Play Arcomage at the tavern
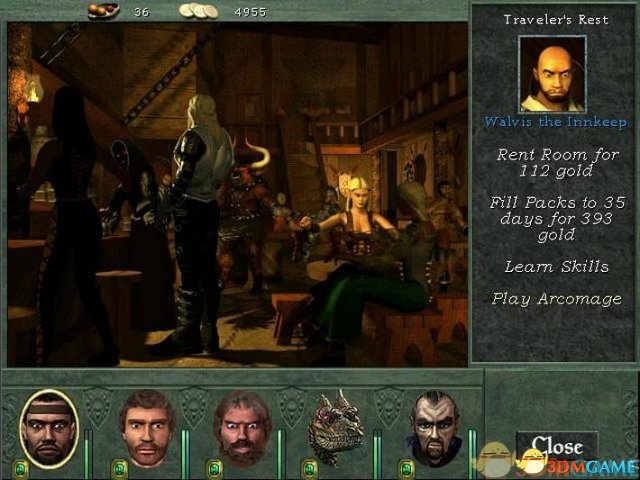This screenshot has width=640, height=480. click(554, 298)
